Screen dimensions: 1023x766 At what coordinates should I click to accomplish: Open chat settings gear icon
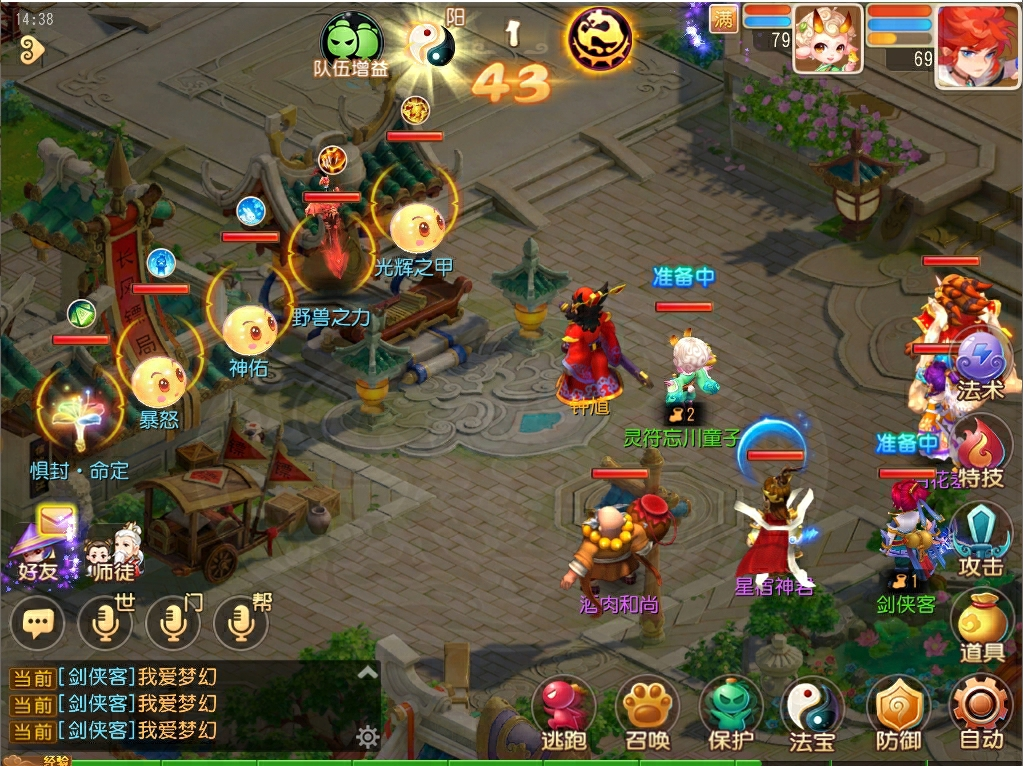coord(367,738)
